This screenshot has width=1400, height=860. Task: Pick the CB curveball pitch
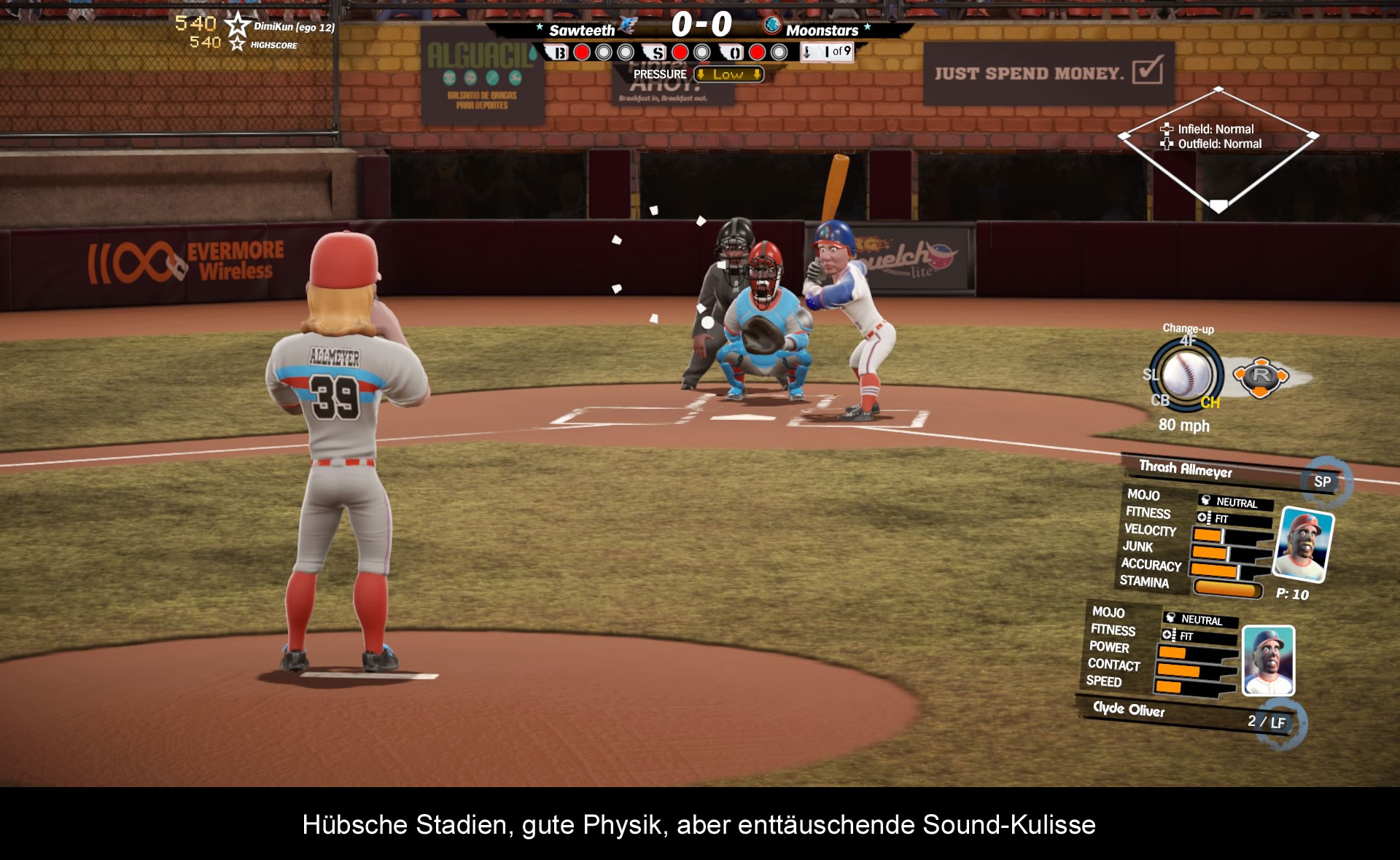click(1159, 400)
